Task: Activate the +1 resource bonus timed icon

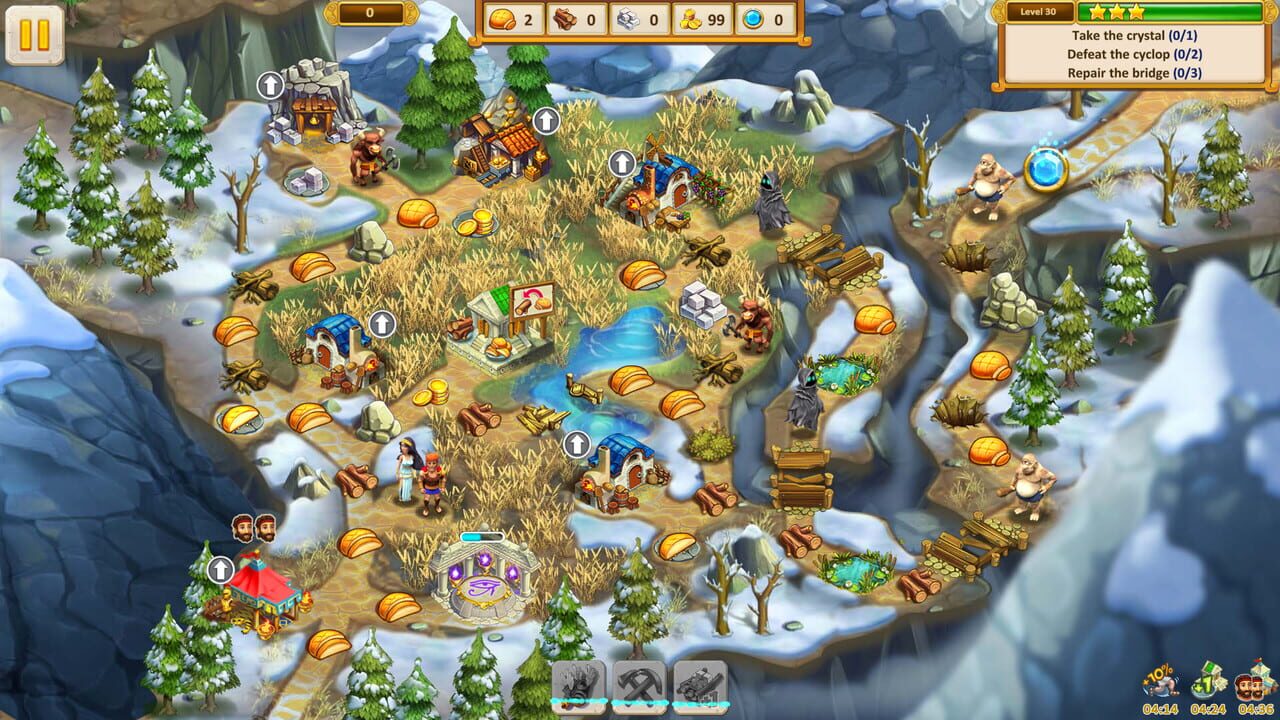Action: [x=1212, y=680]
